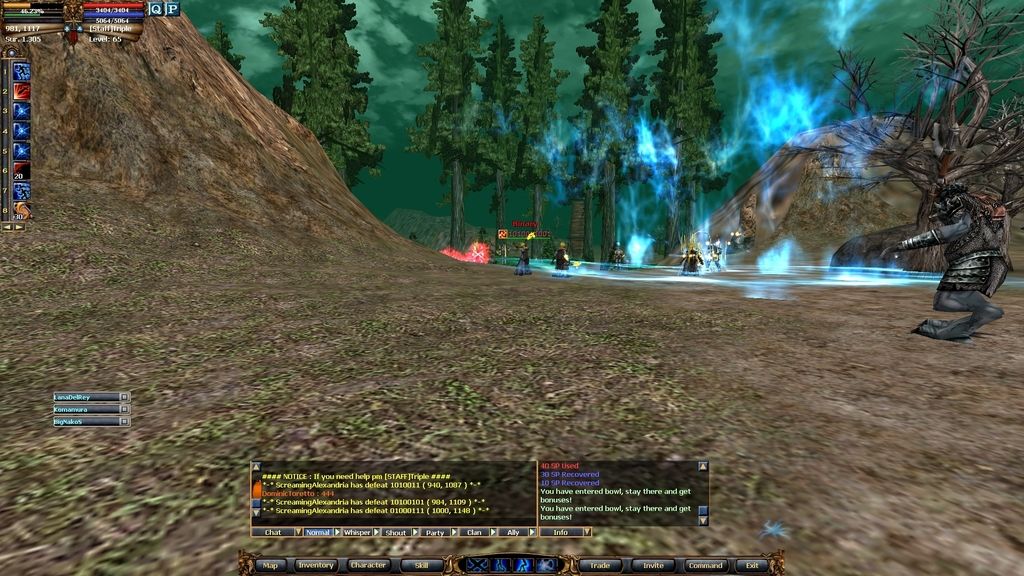This screenshot has height=576, width=1024.
Task: Switch to the Whisper chat channel
Action: coord(357,532)
